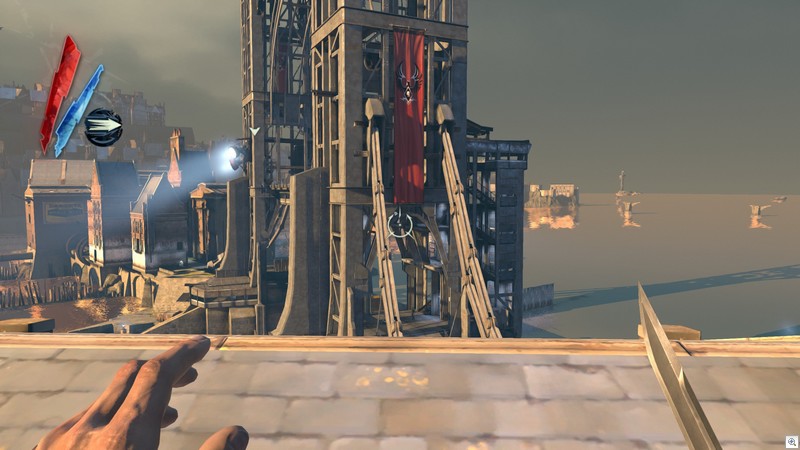800x450 pixels.
Task: Enlarge the image with the magnifier icon
Action: [x=791, y=441]
